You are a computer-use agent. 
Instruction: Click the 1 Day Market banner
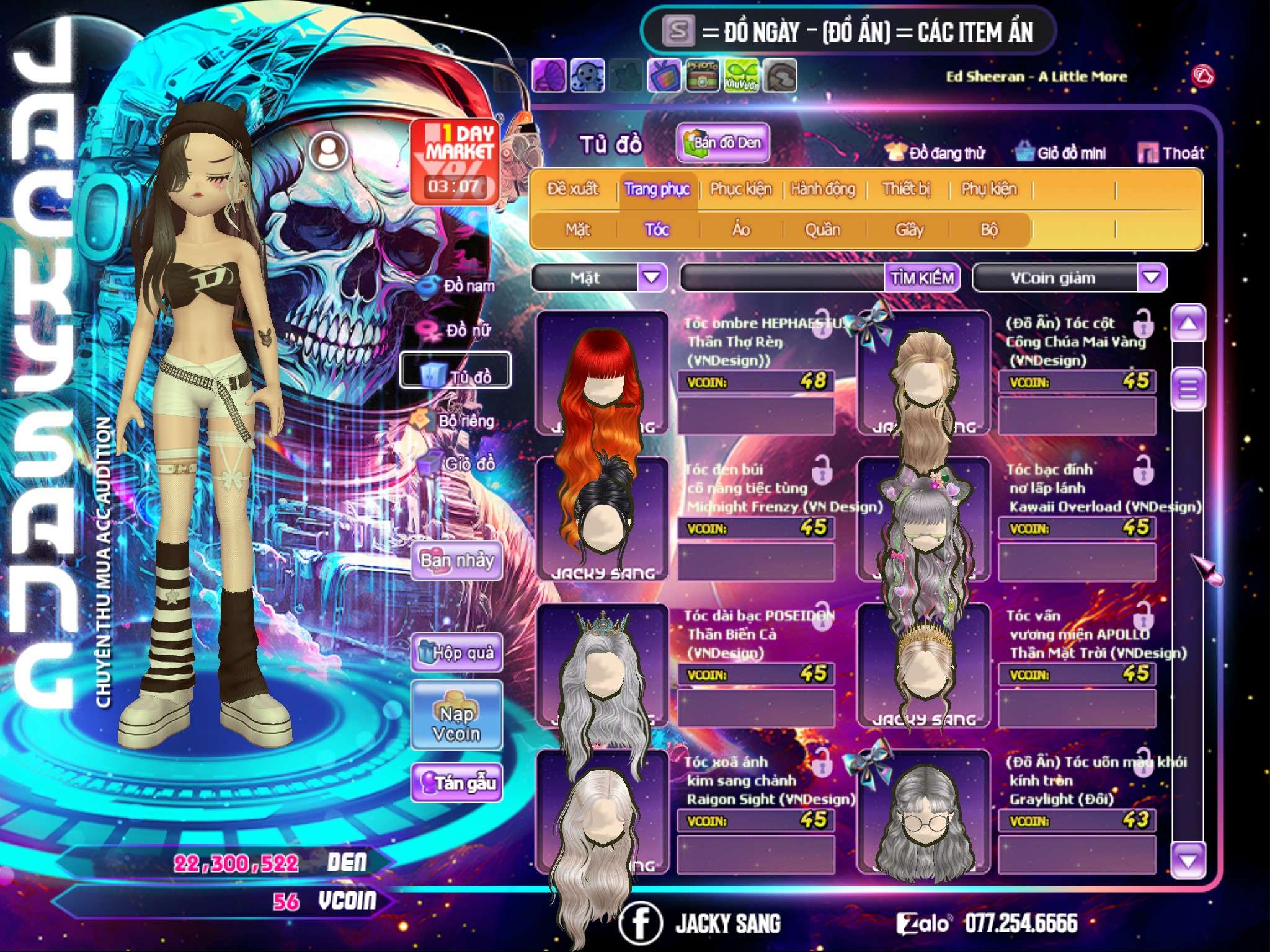tap(455, 161)
